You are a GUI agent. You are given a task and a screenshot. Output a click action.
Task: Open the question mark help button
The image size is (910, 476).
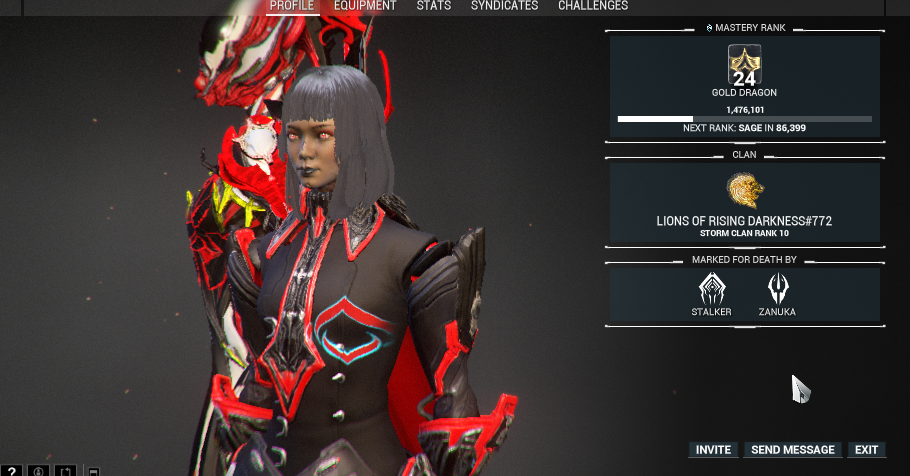tap(12, 470)
